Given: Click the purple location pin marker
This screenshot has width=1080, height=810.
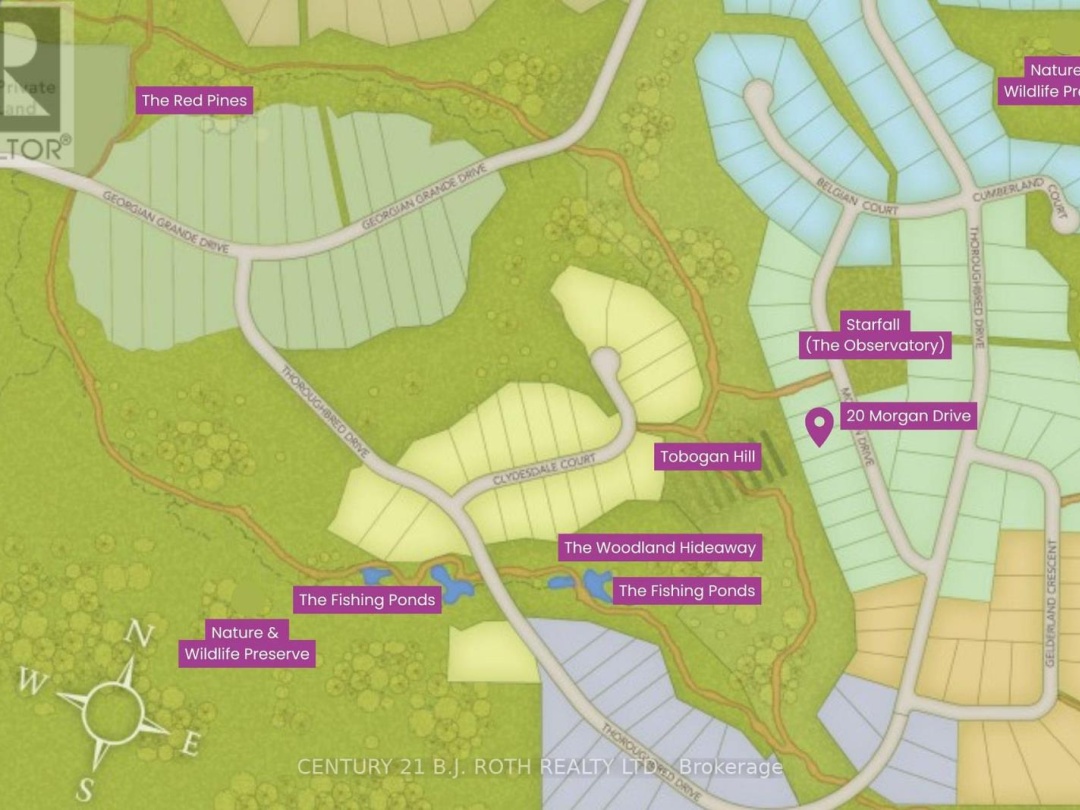Looking at the screenshot, I should 820,426.
